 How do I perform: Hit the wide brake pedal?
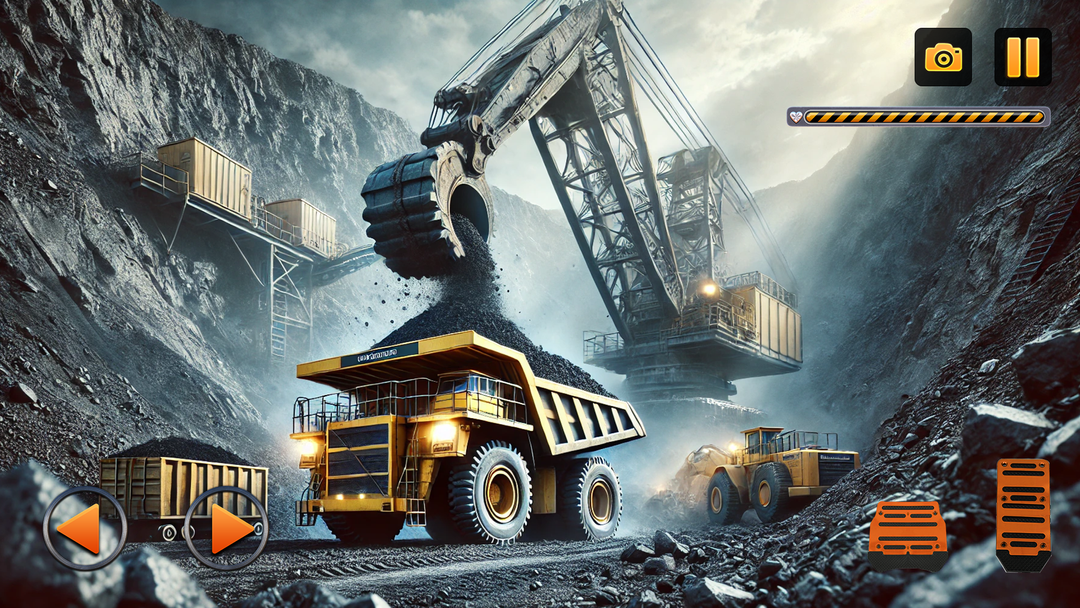click(907, 533)
